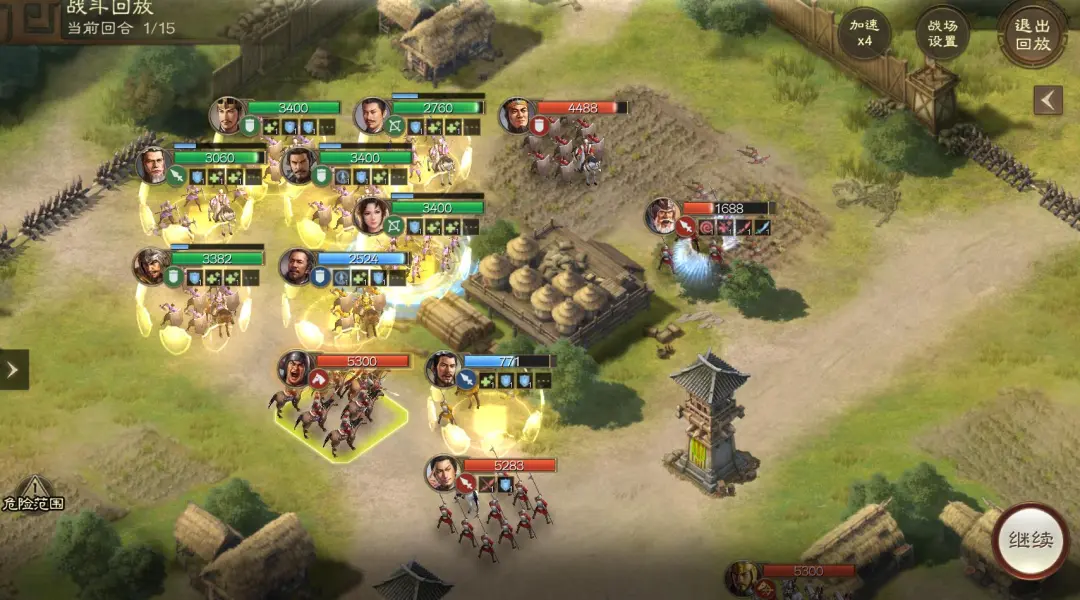Exit the battle replay
This screenshot has height=600, width=1080.
pos(1032,33)
